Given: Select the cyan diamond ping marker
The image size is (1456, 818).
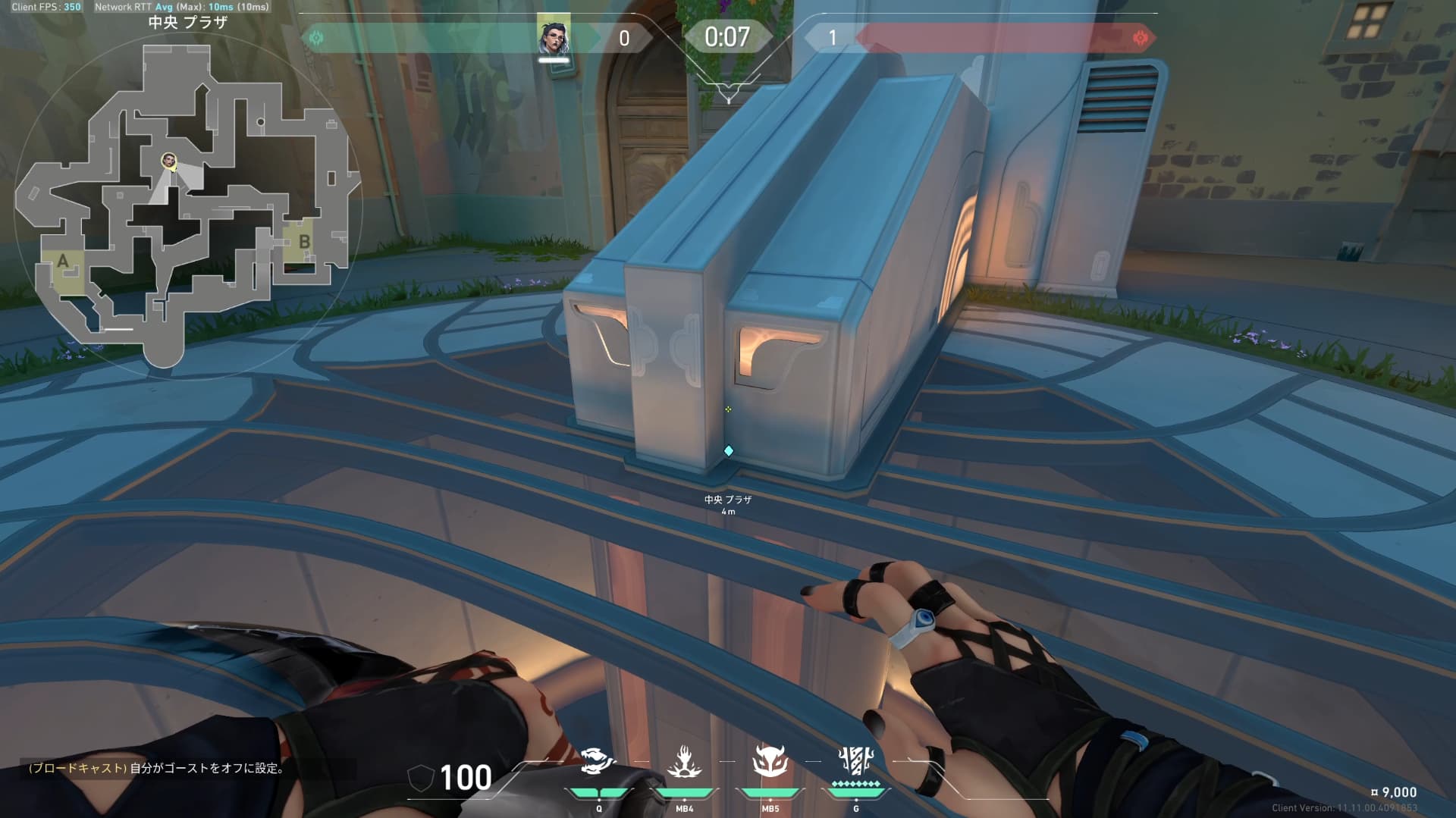Looking at the screenshot, I should (729, 451).
